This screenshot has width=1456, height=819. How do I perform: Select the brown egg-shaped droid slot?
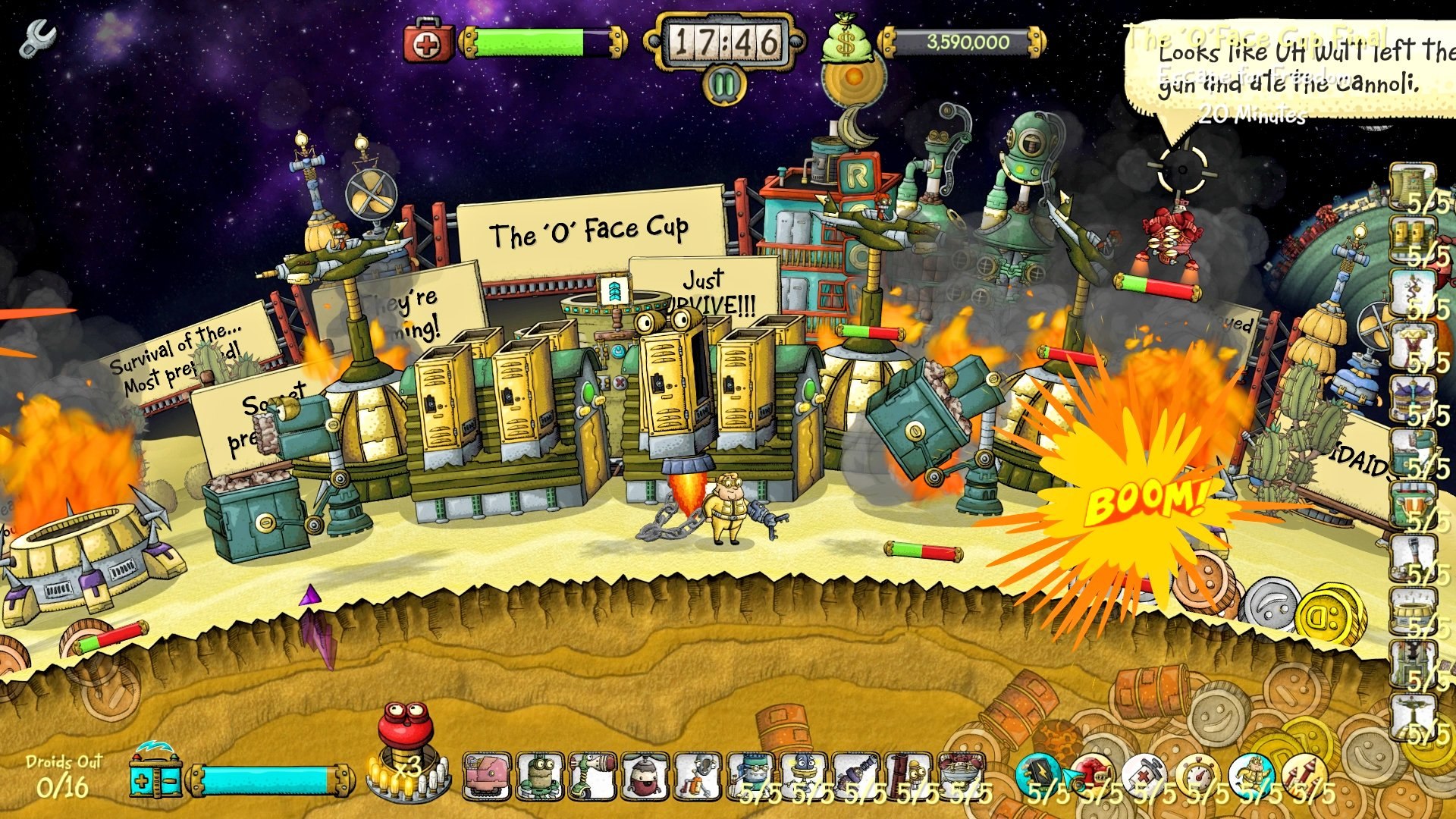point(645,777)
